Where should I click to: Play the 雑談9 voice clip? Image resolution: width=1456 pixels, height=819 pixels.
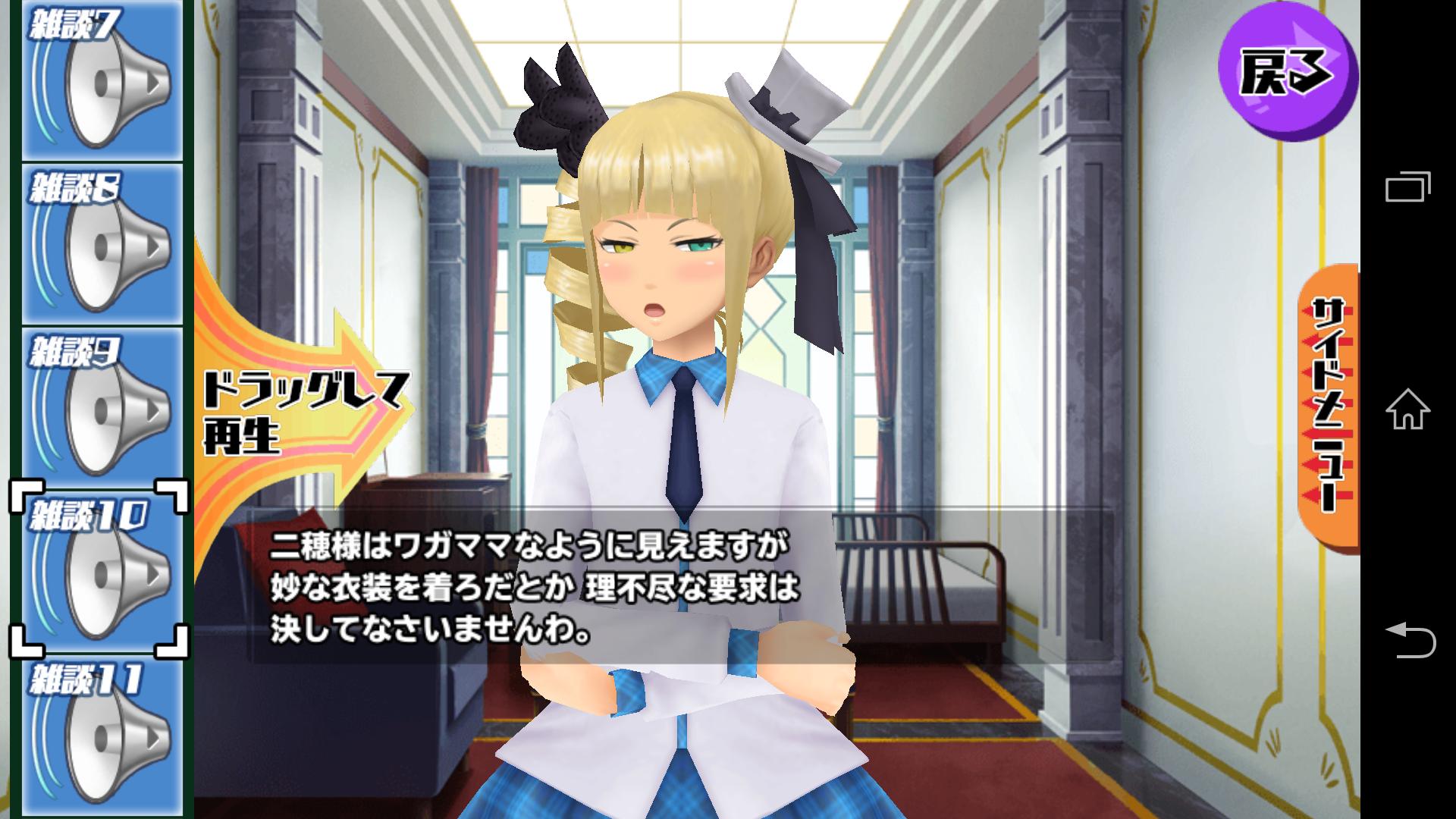(x=102, y=409)
